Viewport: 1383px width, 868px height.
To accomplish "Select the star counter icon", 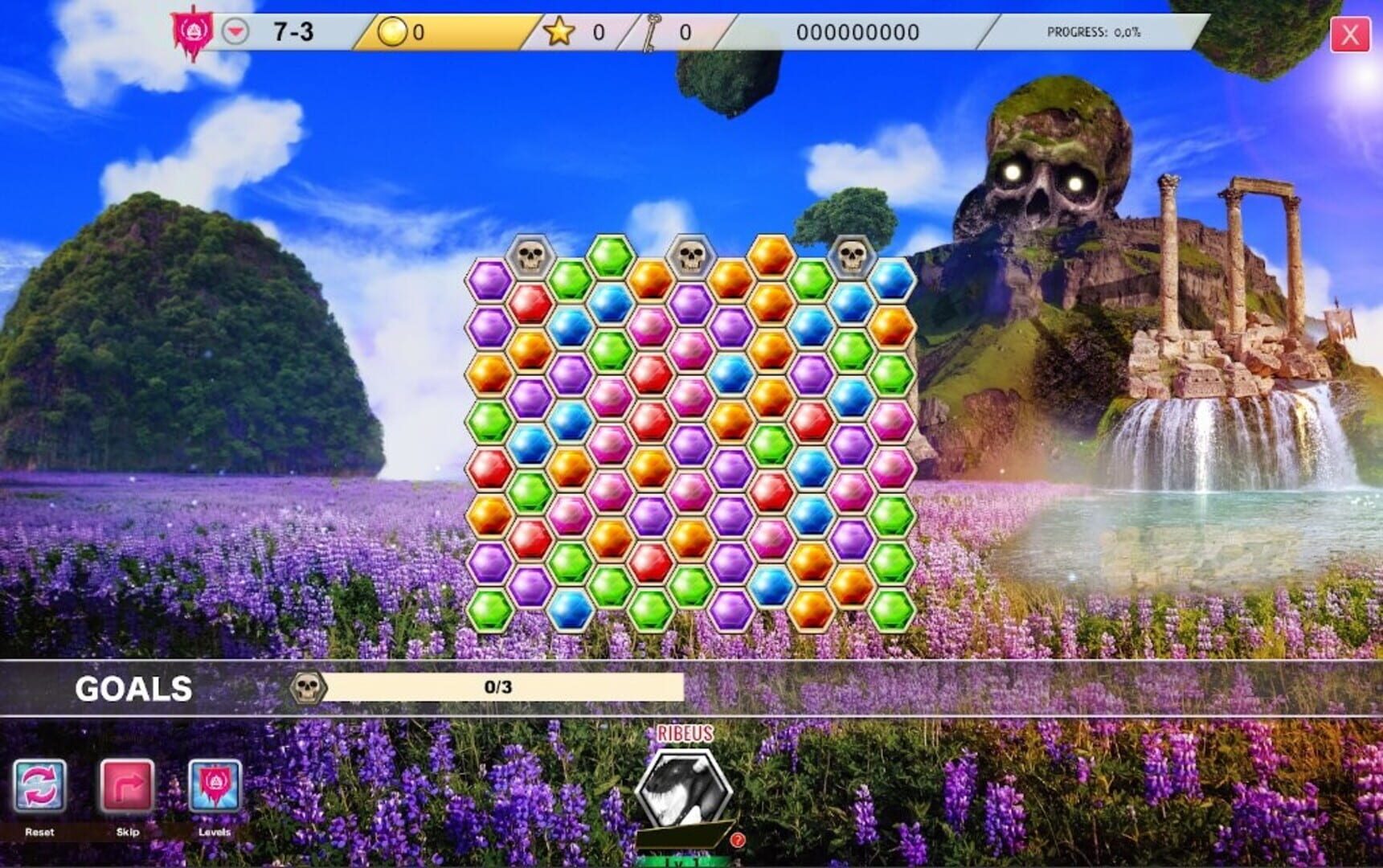I will [558, 30].
